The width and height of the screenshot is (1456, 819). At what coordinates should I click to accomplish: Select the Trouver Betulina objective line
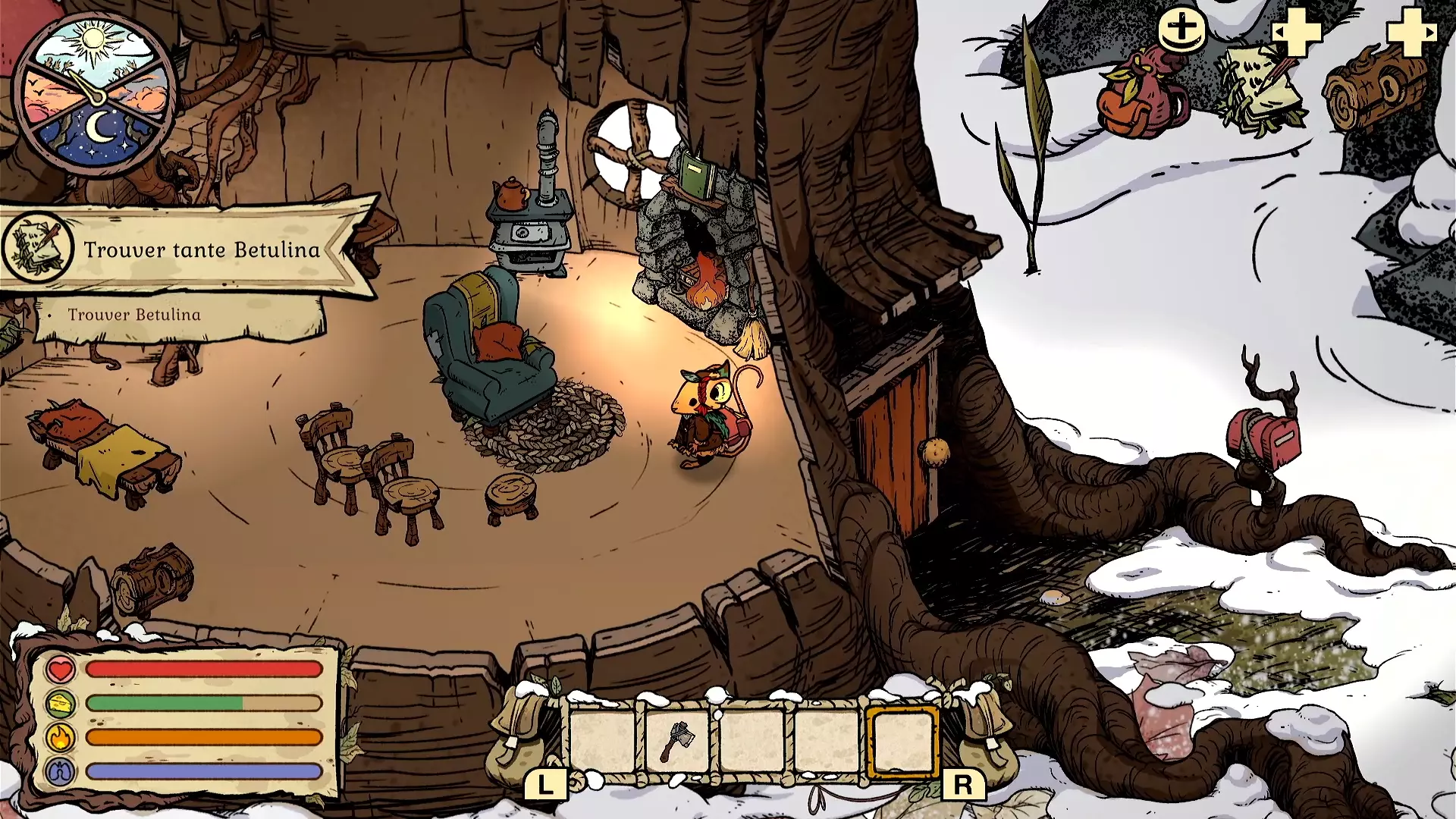(x=134, y=315)
